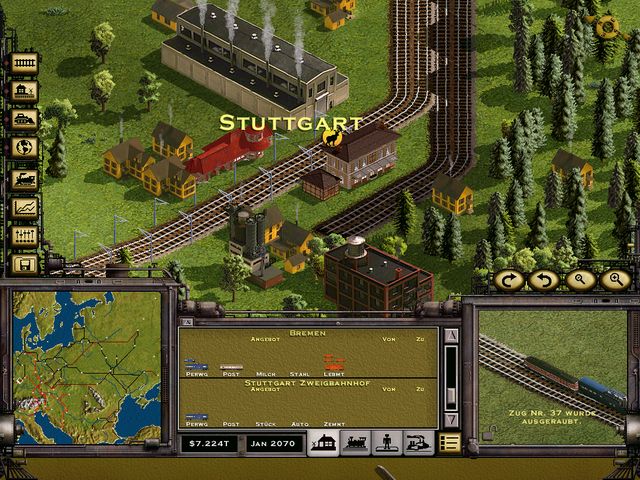Viewport: 640px width, 480px height.
Task: Zoom in with the plus magnifier
Action: pyautogui.click(x=612, y=280)
